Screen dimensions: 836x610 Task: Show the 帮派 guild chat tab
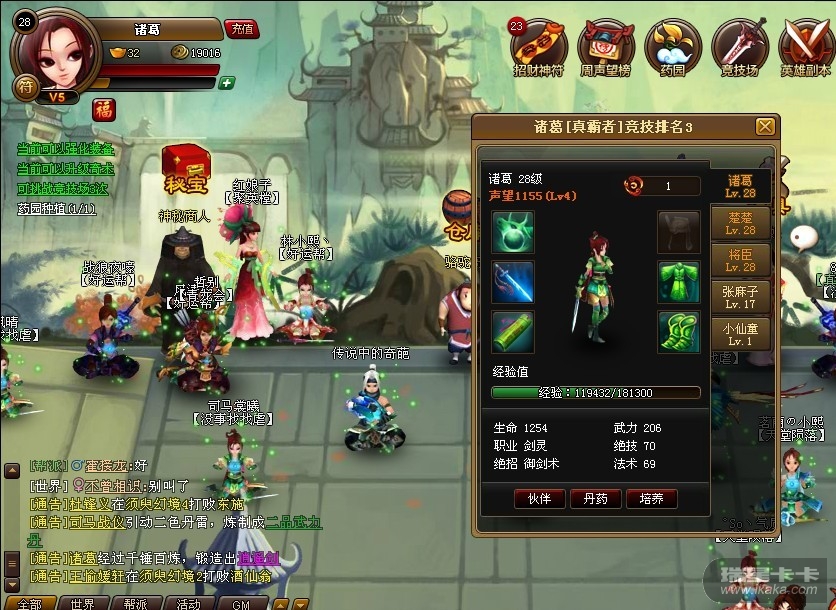click(x=135, y=604)
